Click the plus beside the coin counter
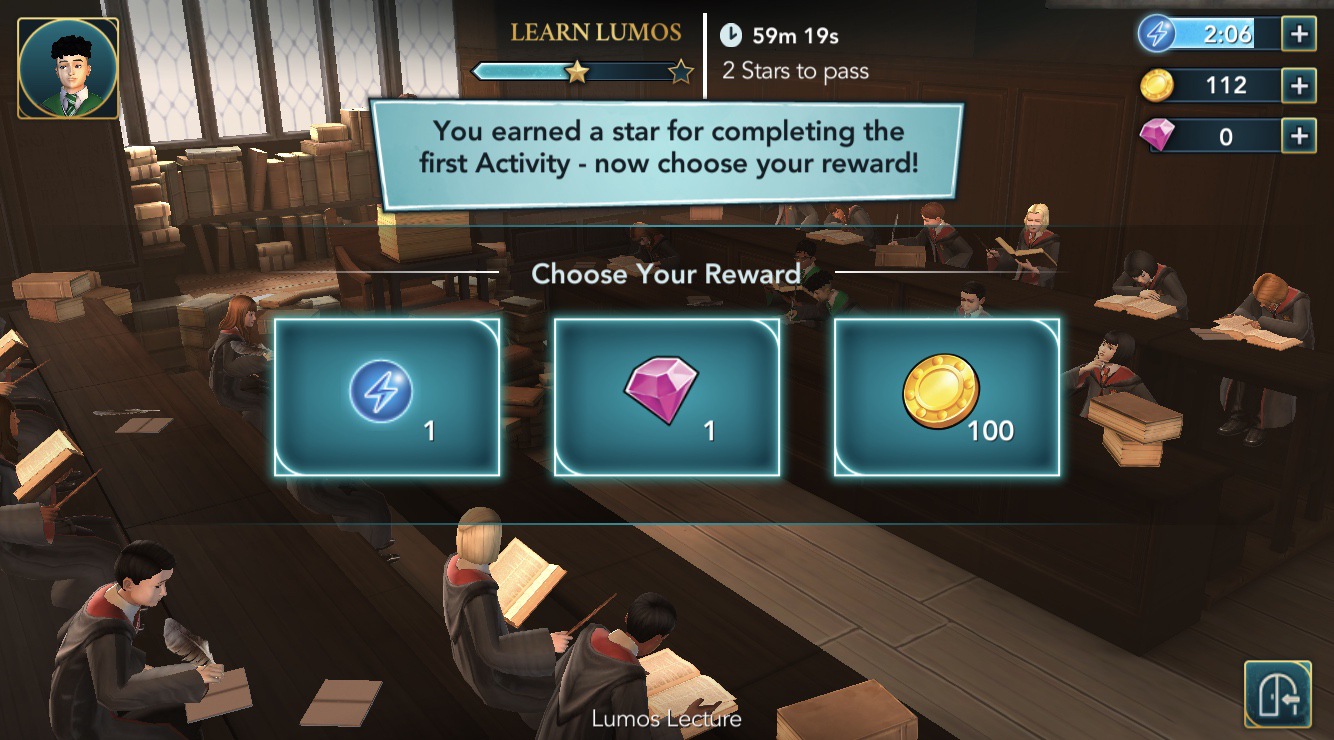This screenshot has height=740, width=1334. click(1301, 85)
